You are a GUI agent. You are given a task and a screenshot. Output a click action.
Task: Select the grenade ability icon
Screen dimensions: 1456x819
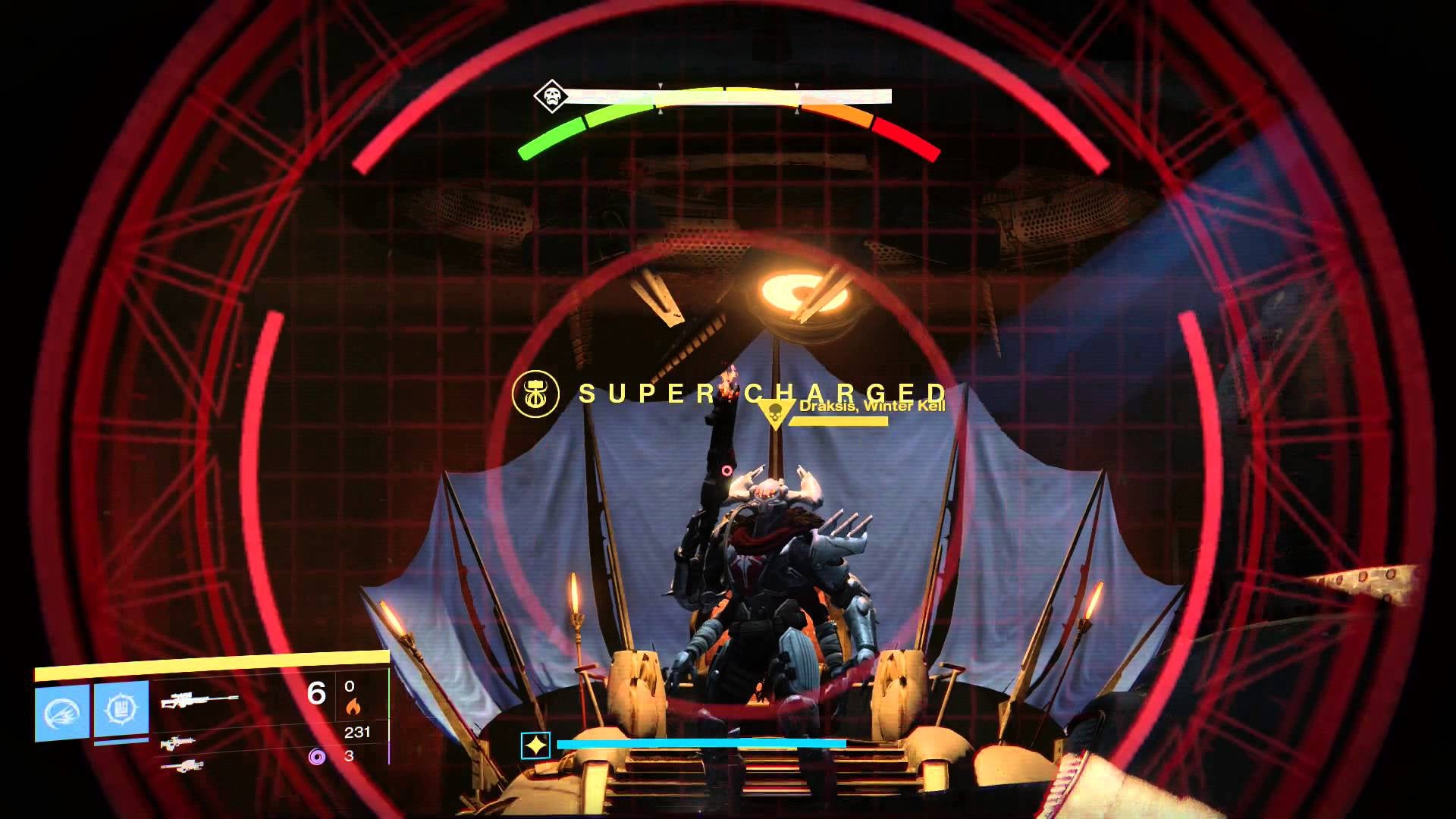pyautogui.click(x=62, y=711)
